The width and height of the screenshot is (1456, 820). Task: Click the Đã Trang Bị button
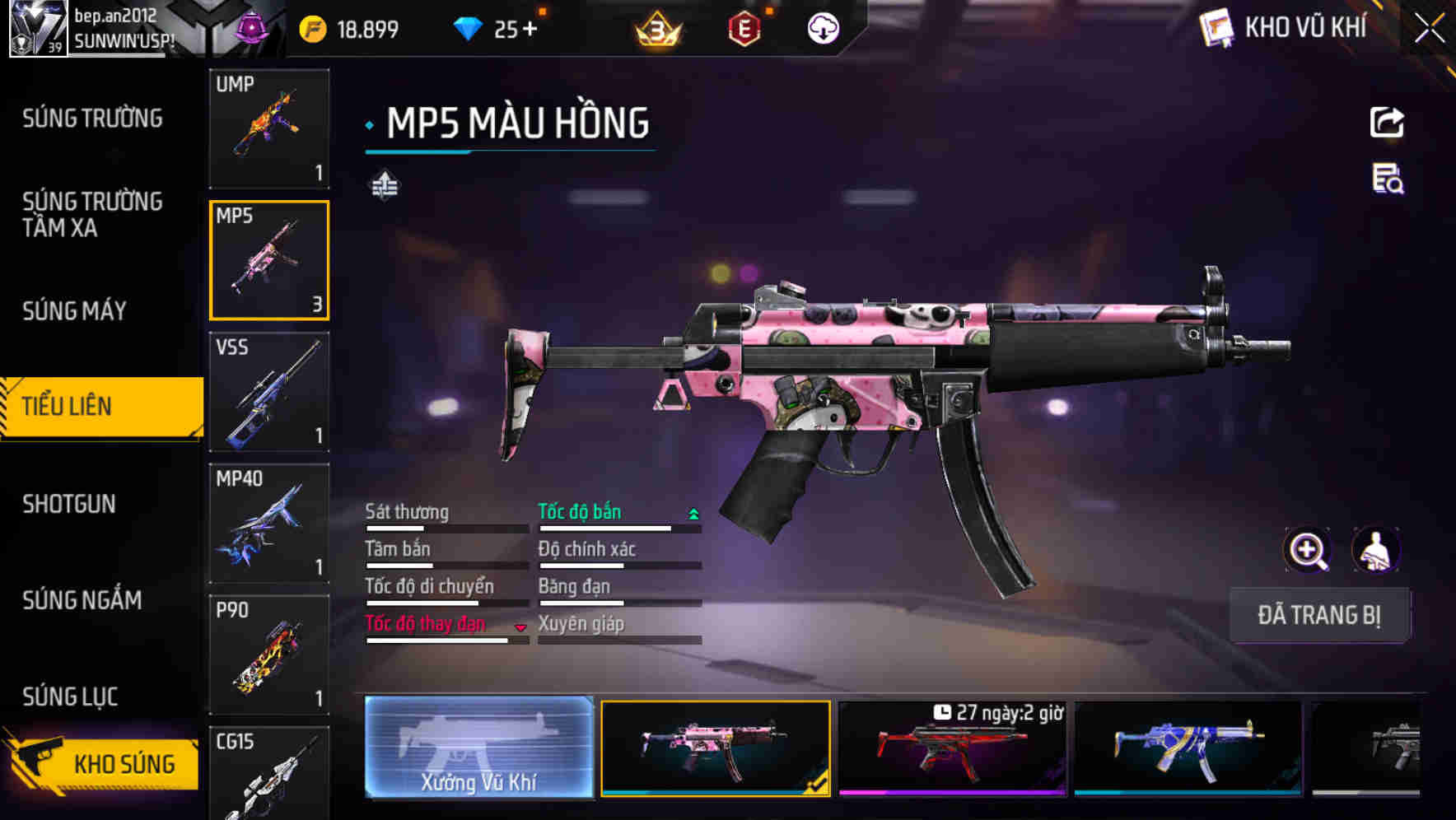coord(1318,615)
